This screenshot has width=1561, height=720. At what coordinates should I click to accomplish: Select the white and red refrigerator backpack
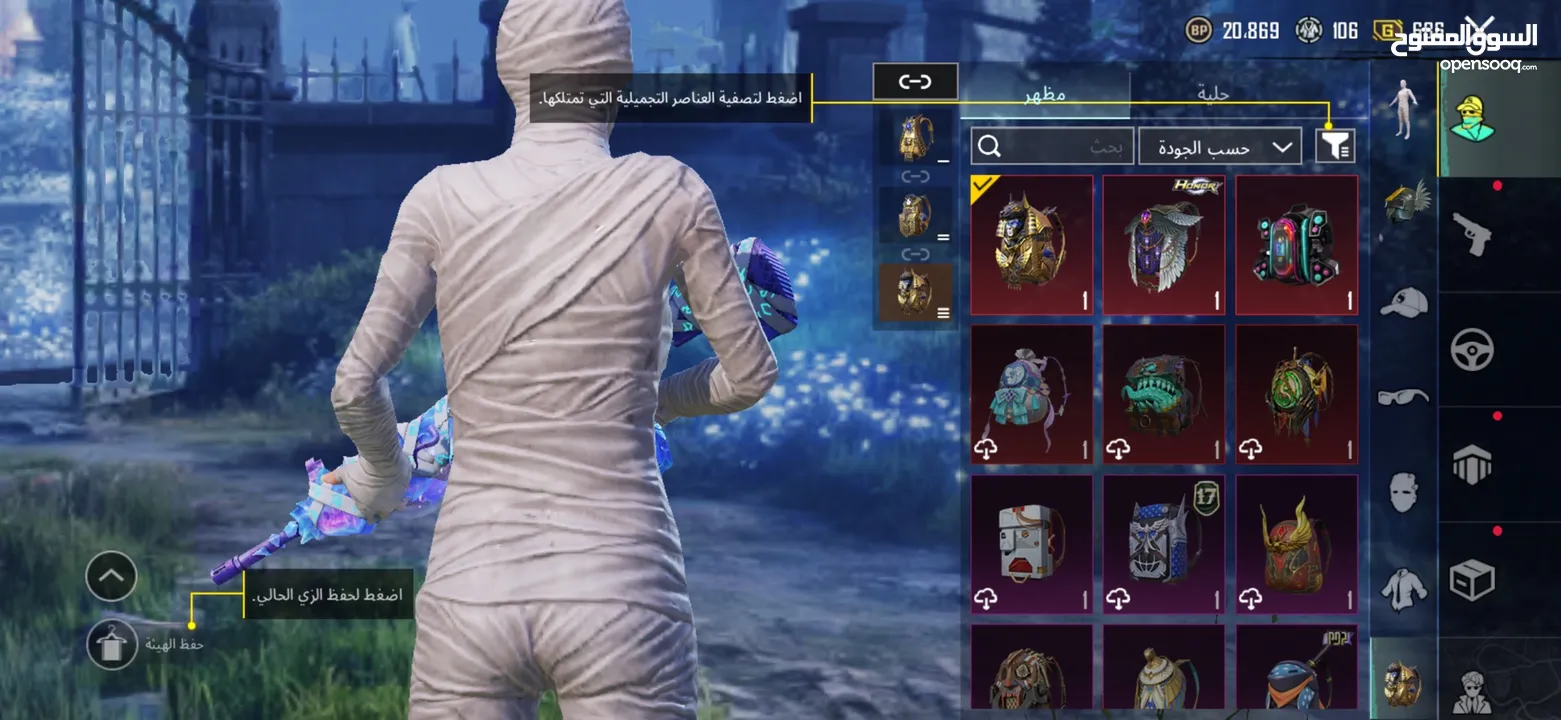pyautogui.click(x=1031, y=543)
